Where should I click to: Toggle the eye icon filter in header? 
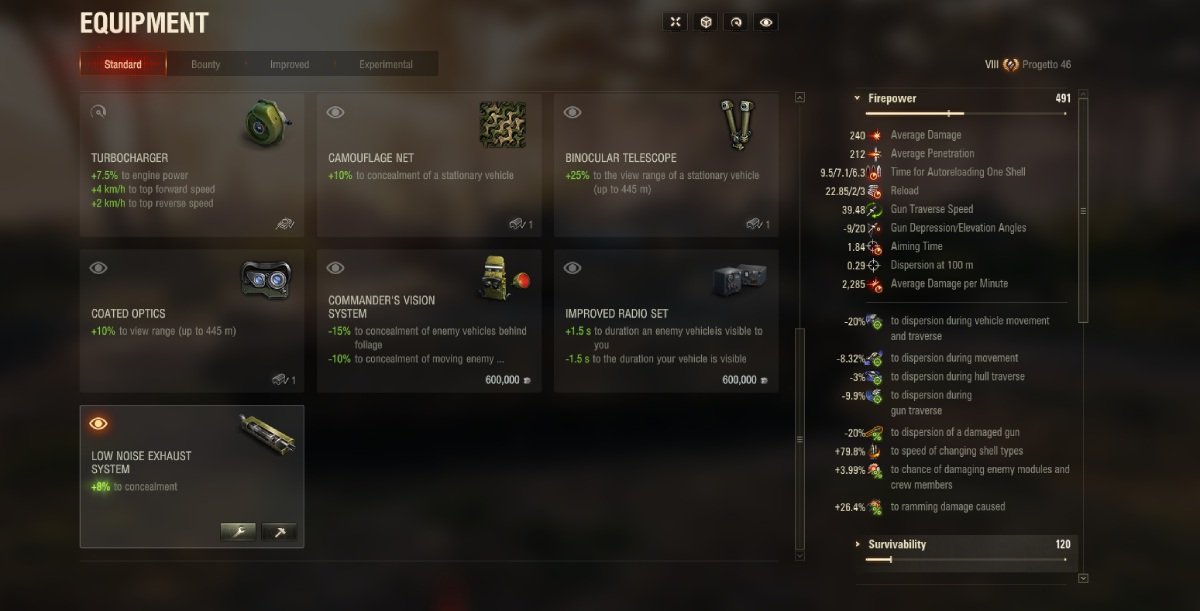point(766,22)
